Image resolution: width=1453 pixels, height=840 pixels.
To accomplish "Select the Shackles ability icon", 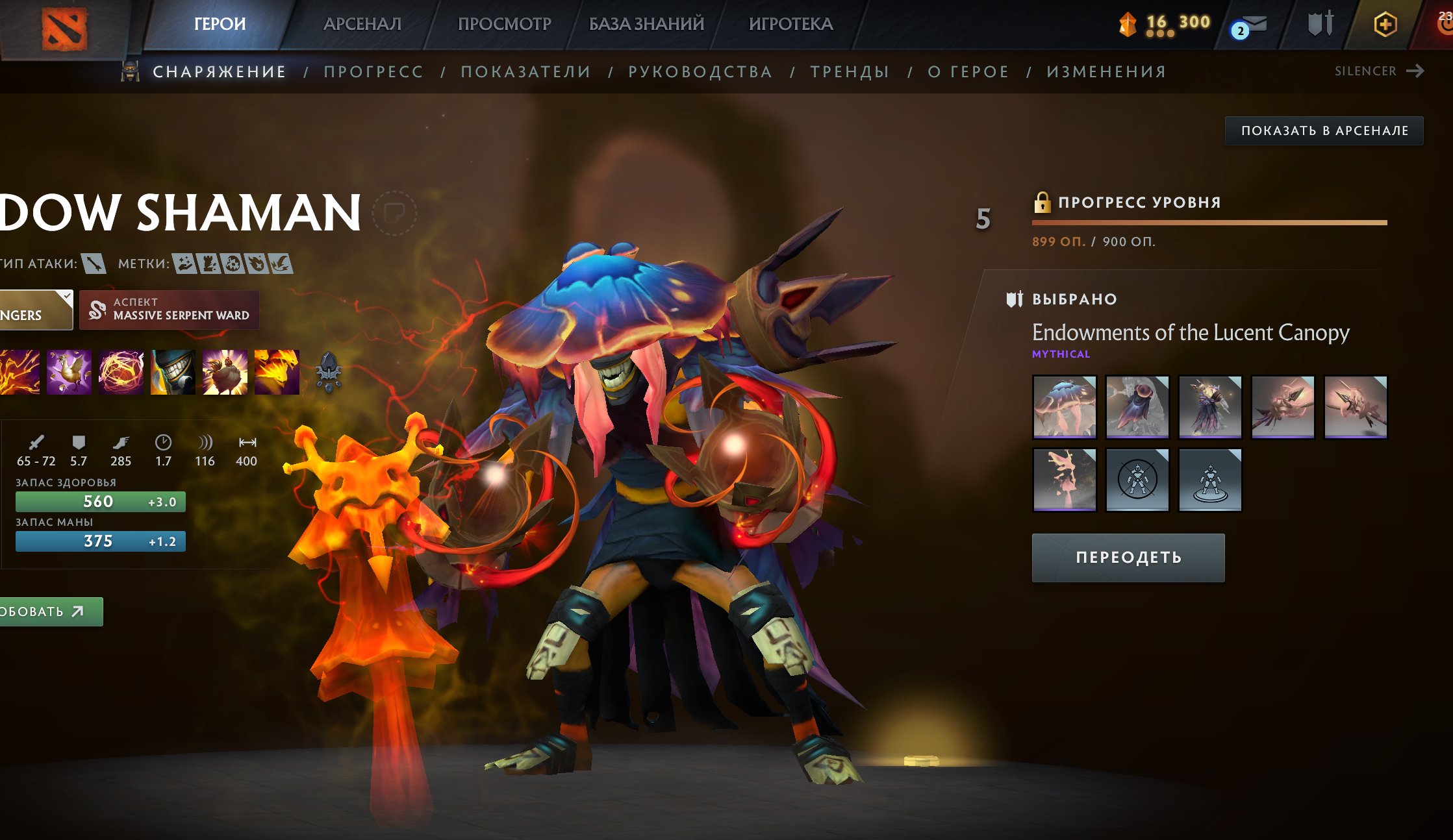I will (121, 372).
